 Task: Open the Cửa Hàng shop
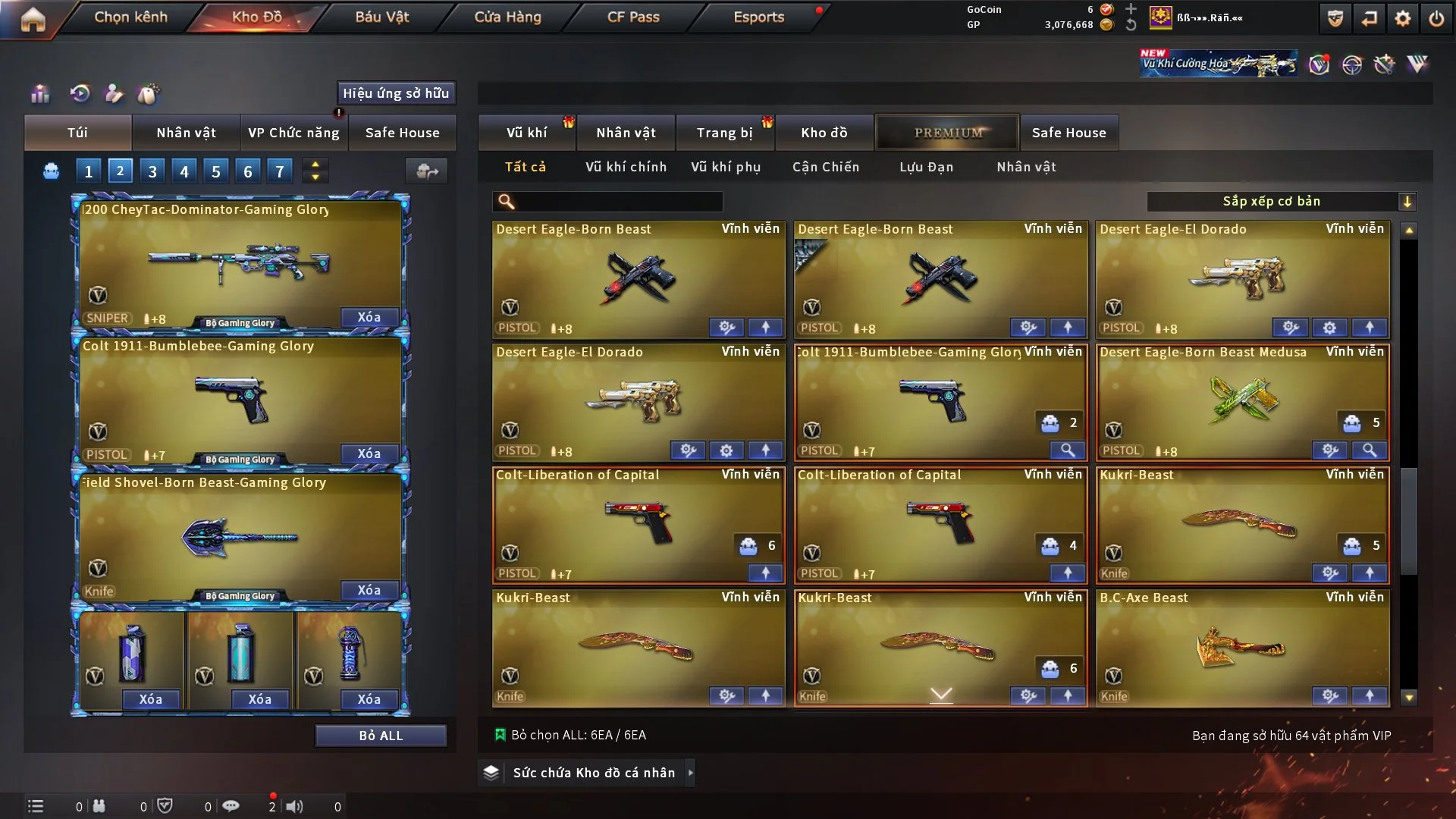tap(507, 17)
